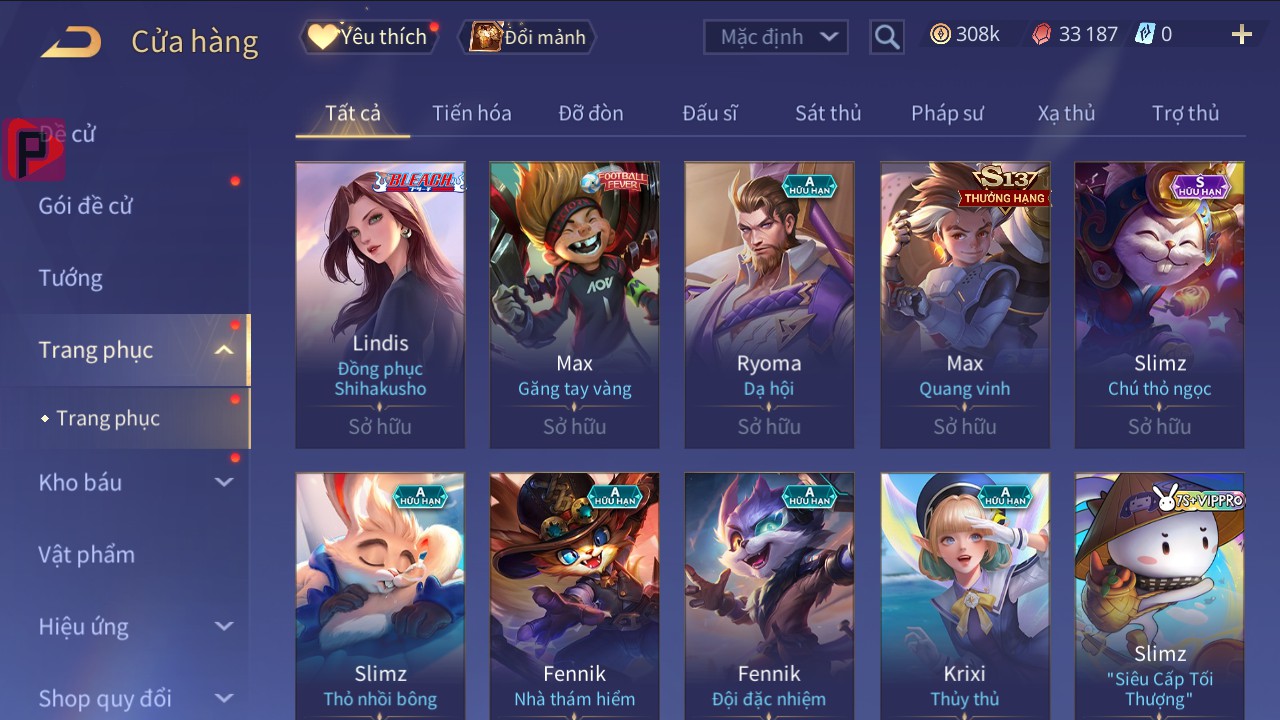
Task: Filter skins by Sát thủ
Action: [x=828, y=113]
